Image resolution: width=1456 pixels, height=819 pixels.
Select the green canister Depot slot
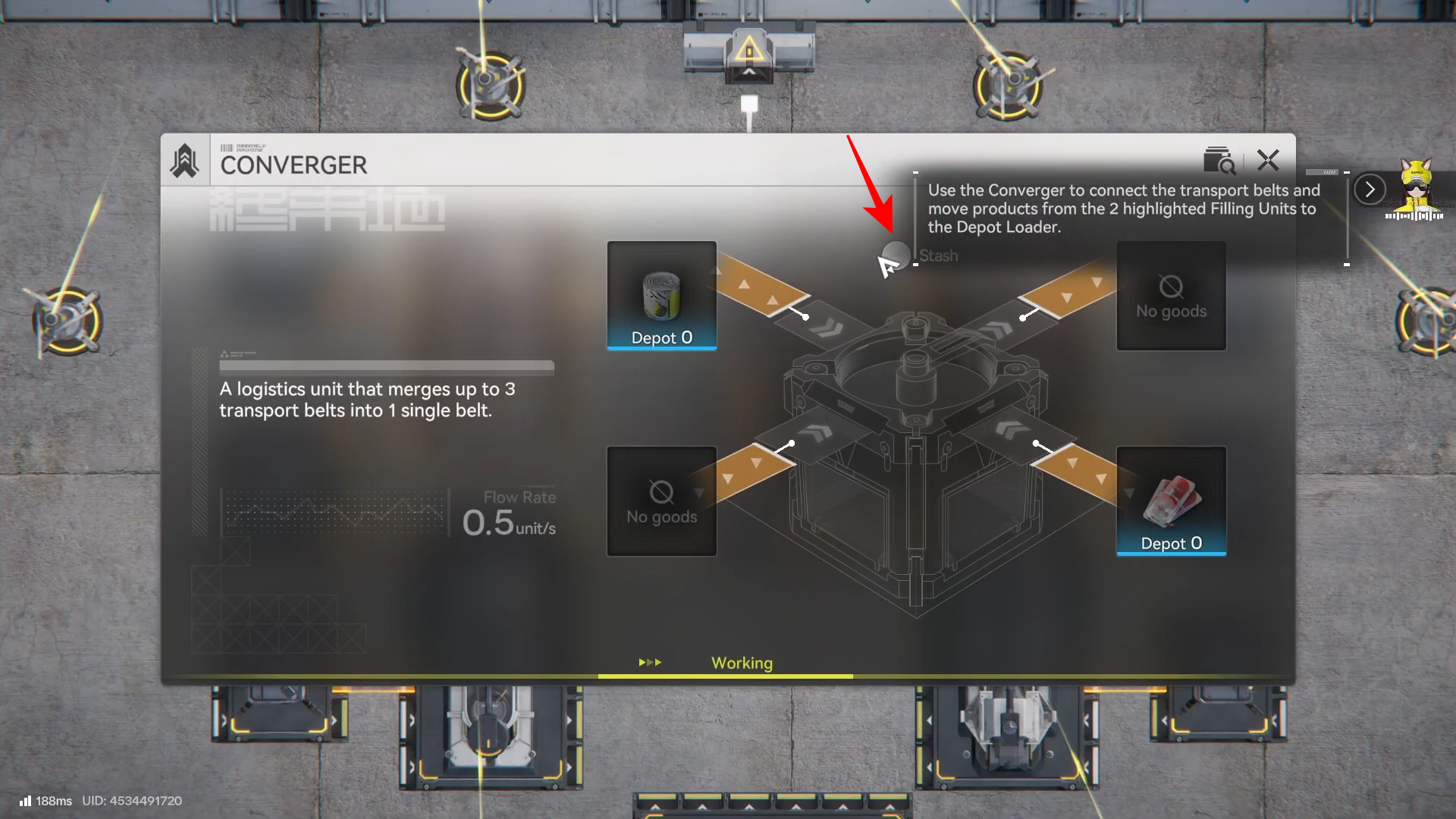(661, 296)
